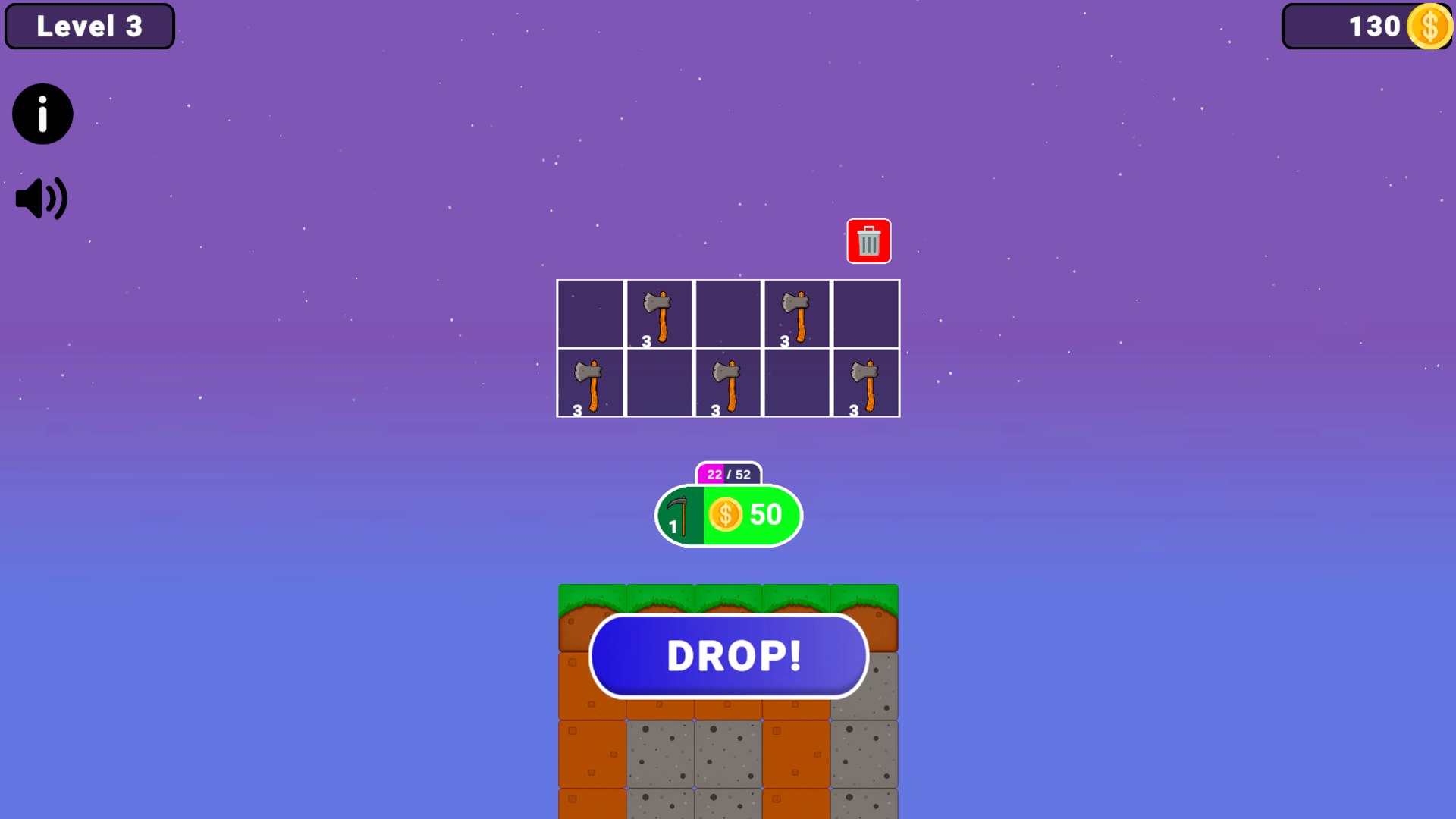
Task: Select a gray stone block below the DROP button
Action: pos(659,755)
